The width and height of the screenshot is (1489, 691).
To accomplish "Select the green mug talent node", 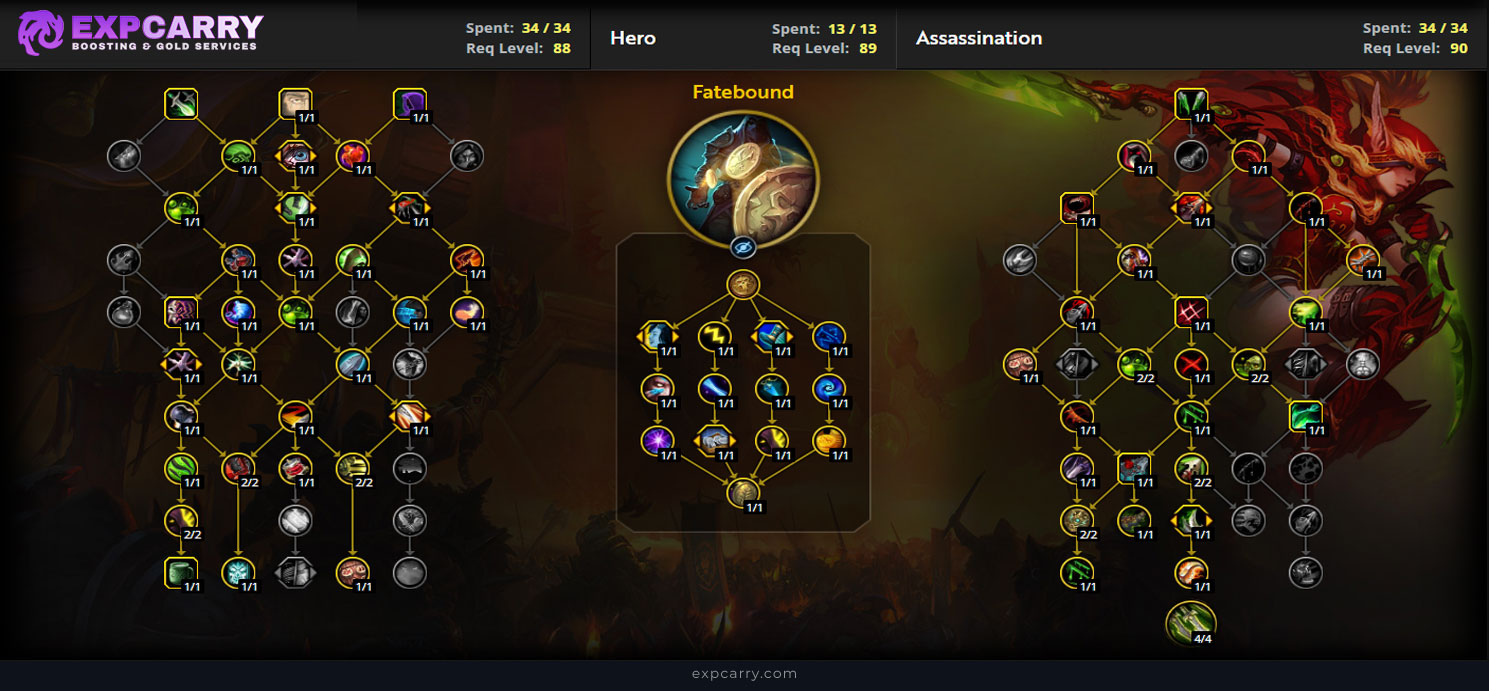I will (x=181, y=572).
